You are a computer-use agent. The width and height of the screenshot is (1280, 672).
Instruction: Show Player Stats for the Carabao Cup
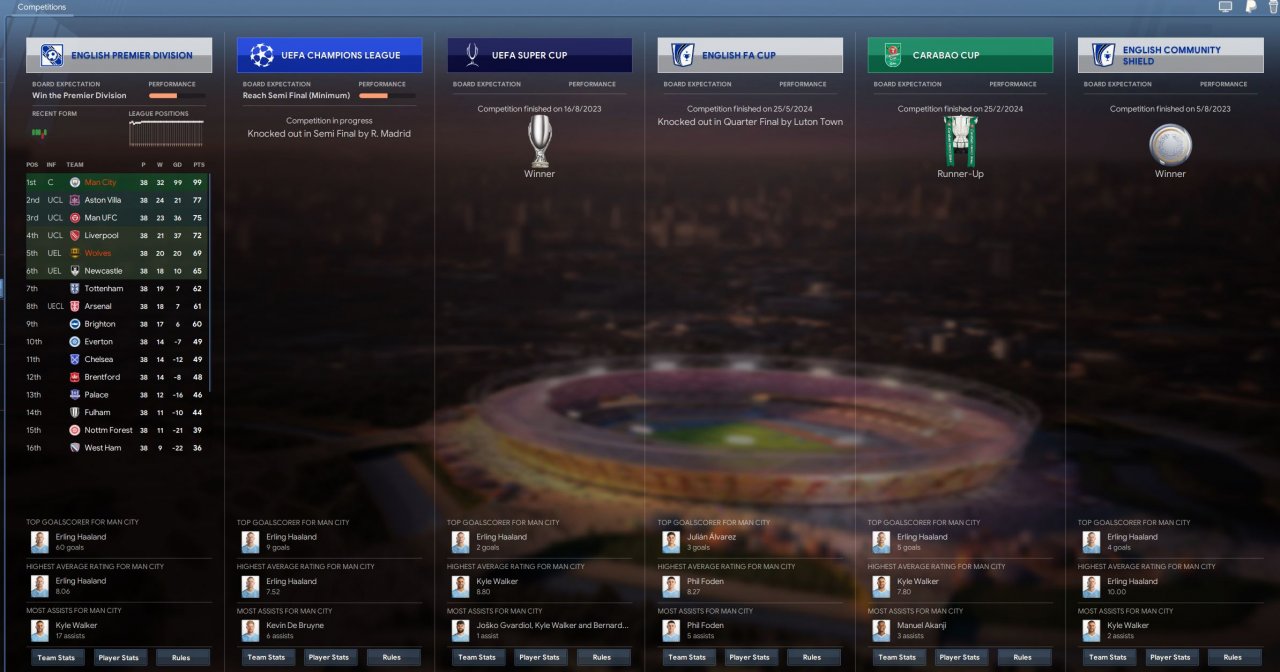click(959, 657)
